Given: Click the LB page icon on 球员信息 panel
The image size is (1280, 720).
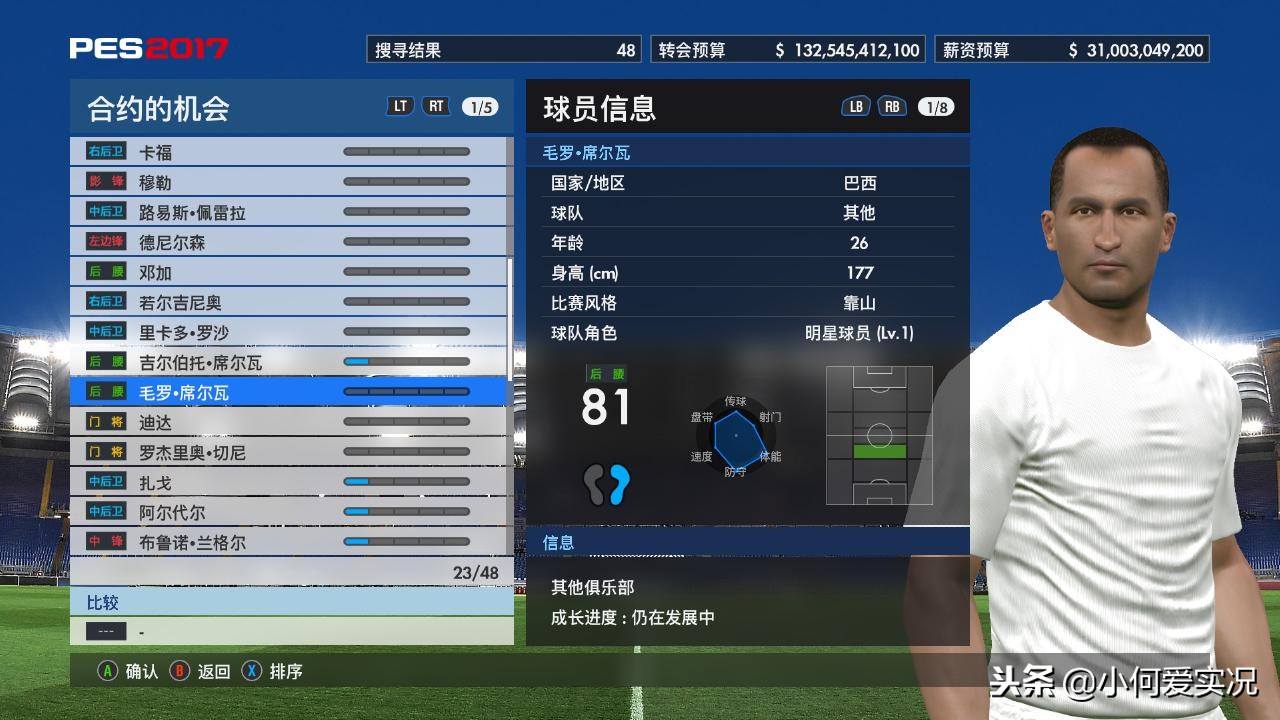Looking at the screenshot, I should pos(854,106).
